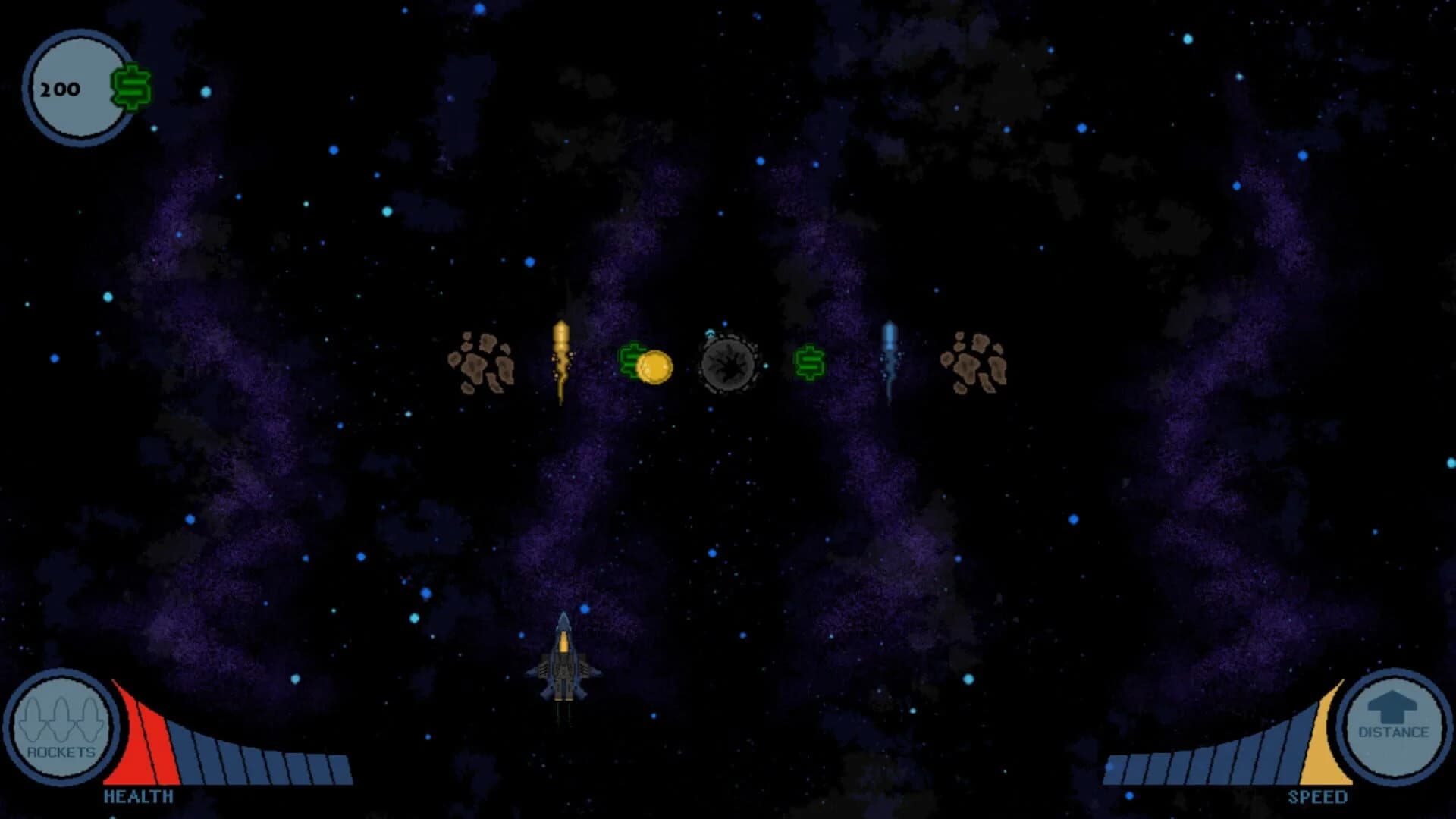The image size is (1456, 819).
Task: Click the green dollar sign beside the money counter
Action: pyautogui.click(x=129, y=87)
